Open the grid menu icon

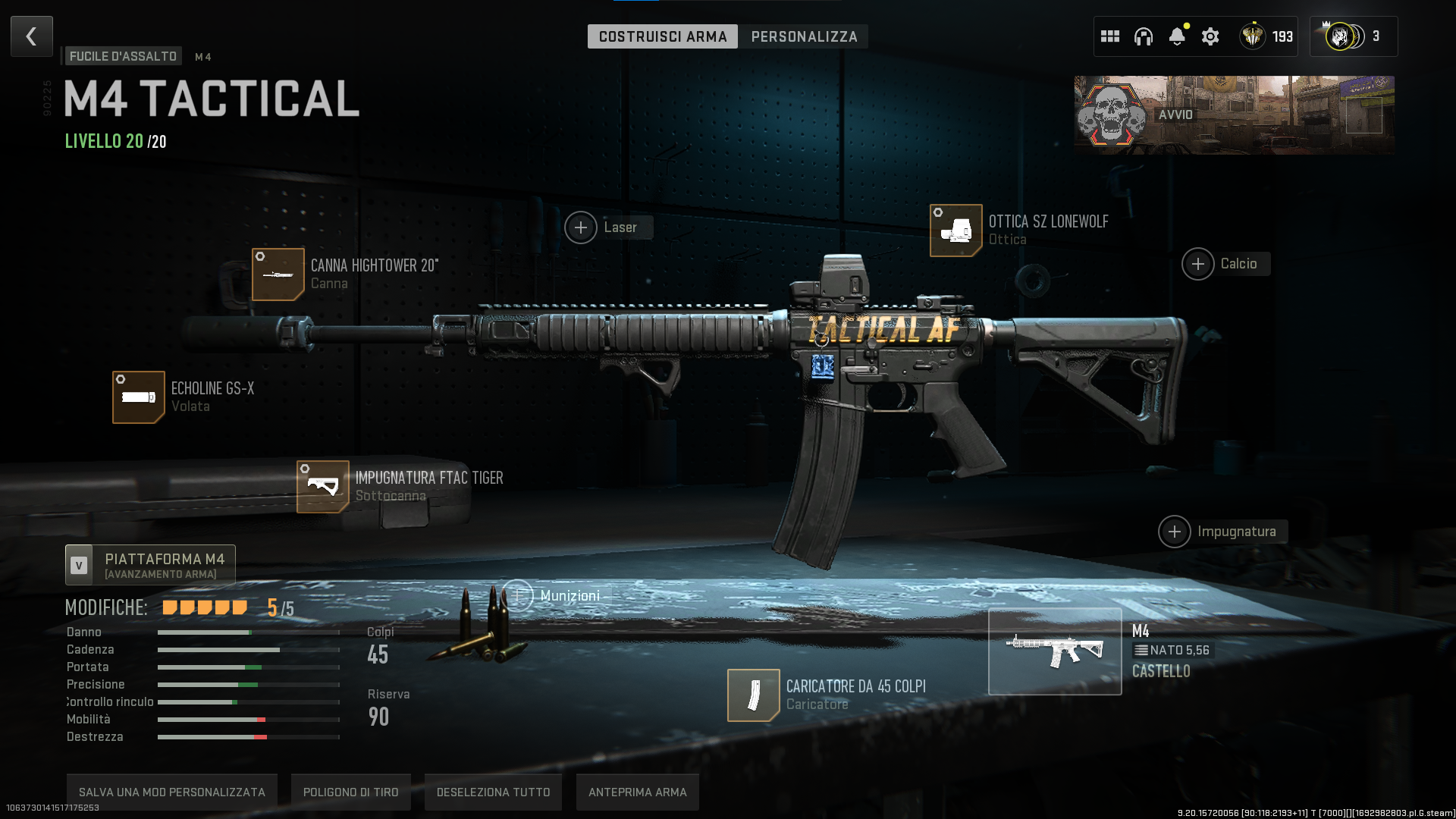tap(1110, 36)
